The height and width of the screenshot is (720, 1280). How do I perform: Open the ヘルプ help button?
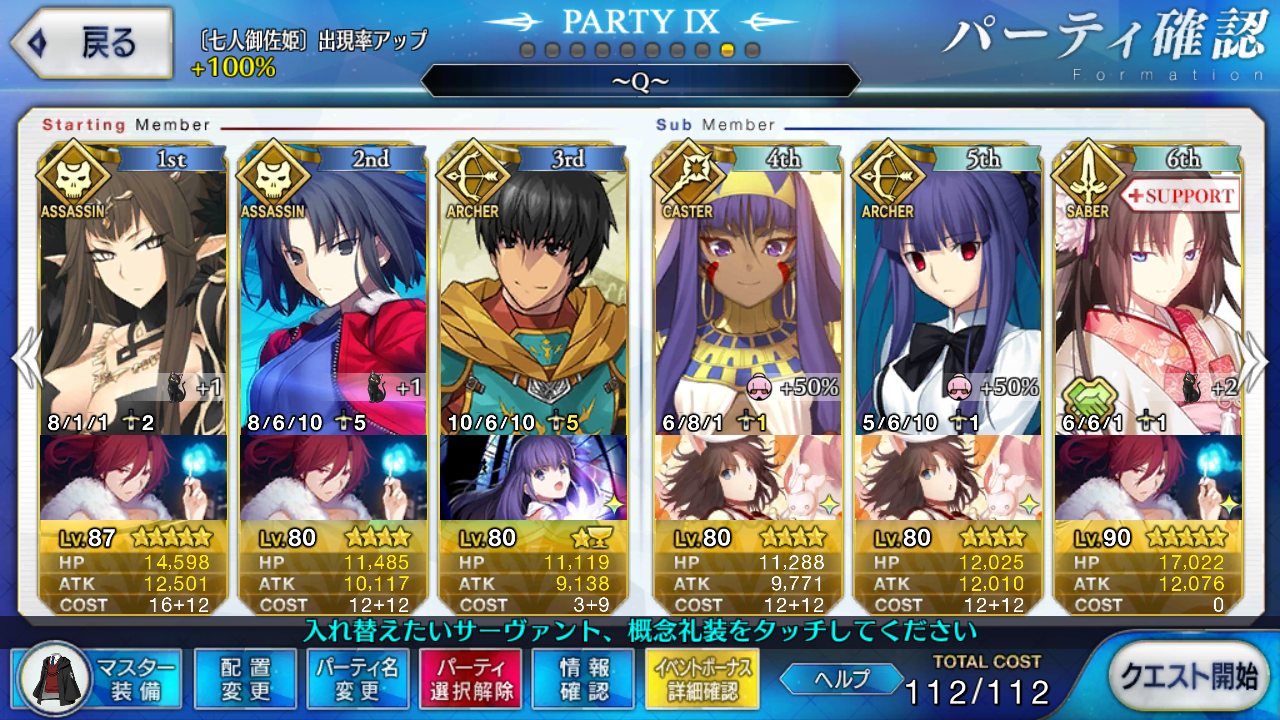coord(840,679)
